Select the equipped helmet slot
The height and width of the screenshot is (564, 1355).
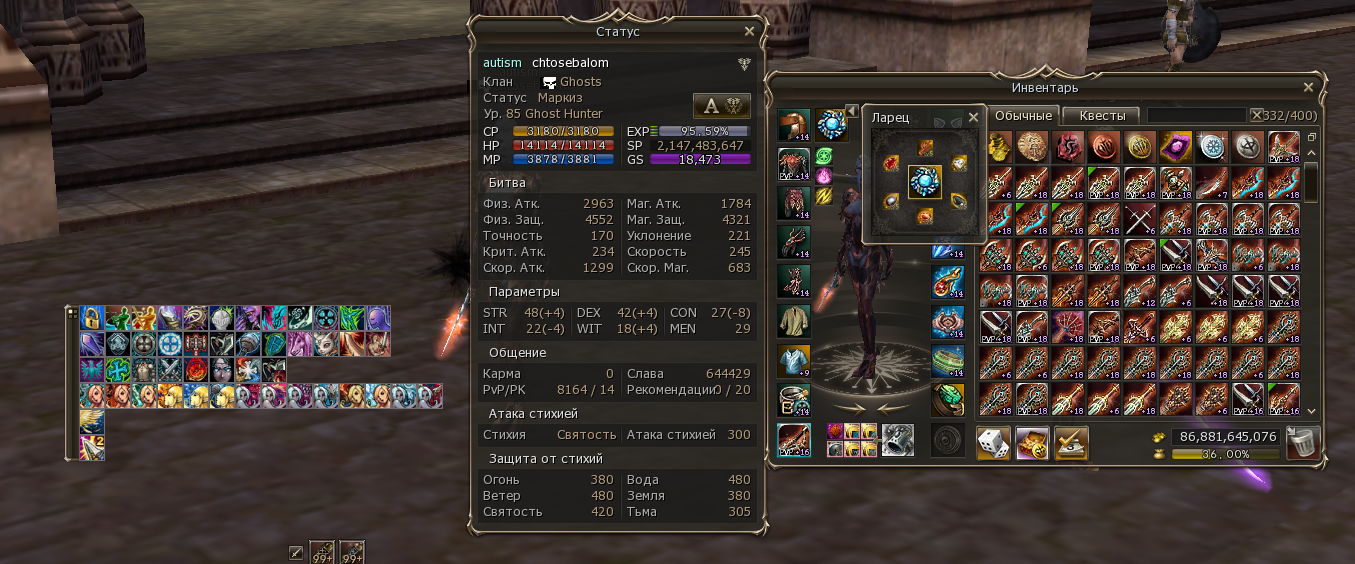point(794,125)
